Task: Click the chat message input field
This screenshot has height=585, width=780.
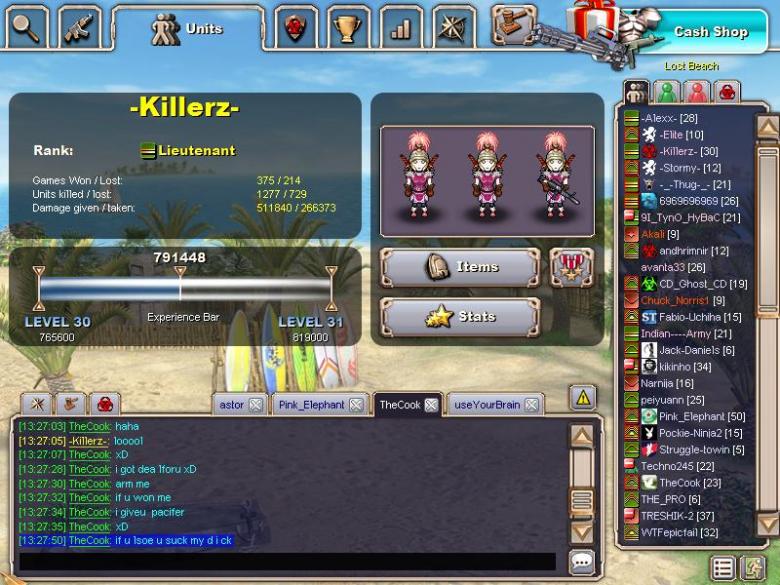Action: pyautogui.click(x=287, y=562)
